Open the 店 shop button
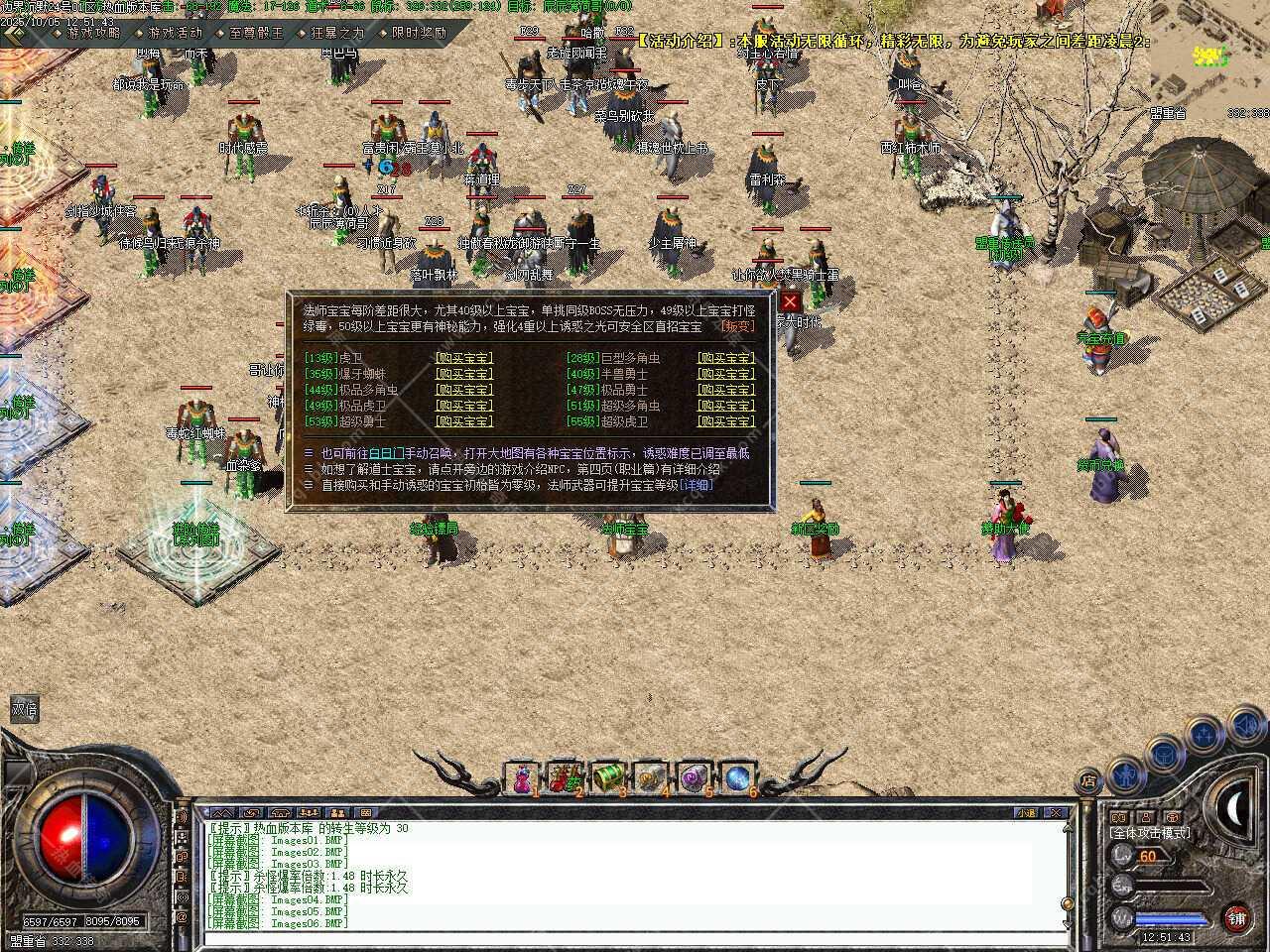The width and height of the screenshot is (1270, 952). point(1088,780)
